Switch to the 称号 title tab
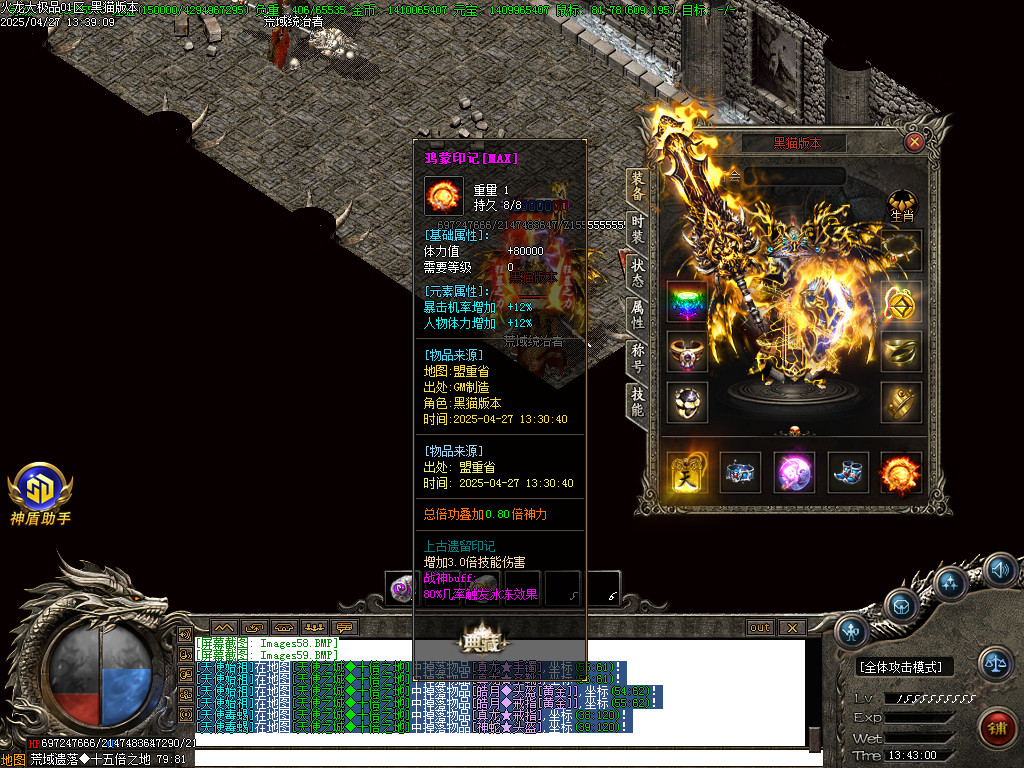Screen dimensions: 1024x768 pos(638,359)
